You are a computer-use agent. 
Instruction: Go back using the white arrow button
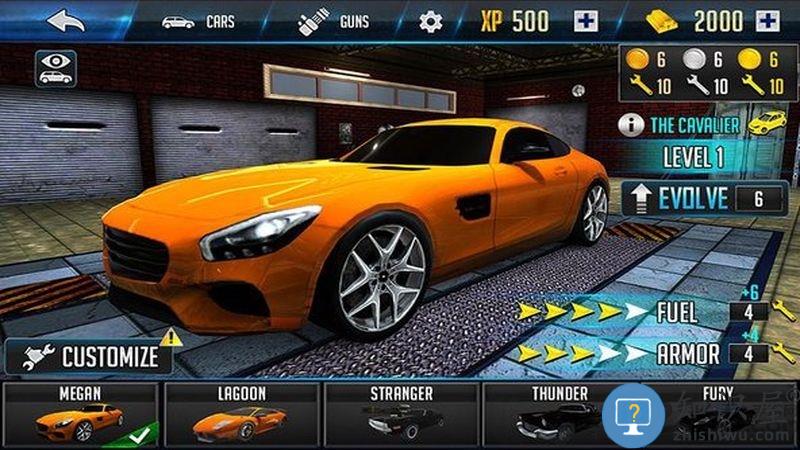(x=65, y=20)
